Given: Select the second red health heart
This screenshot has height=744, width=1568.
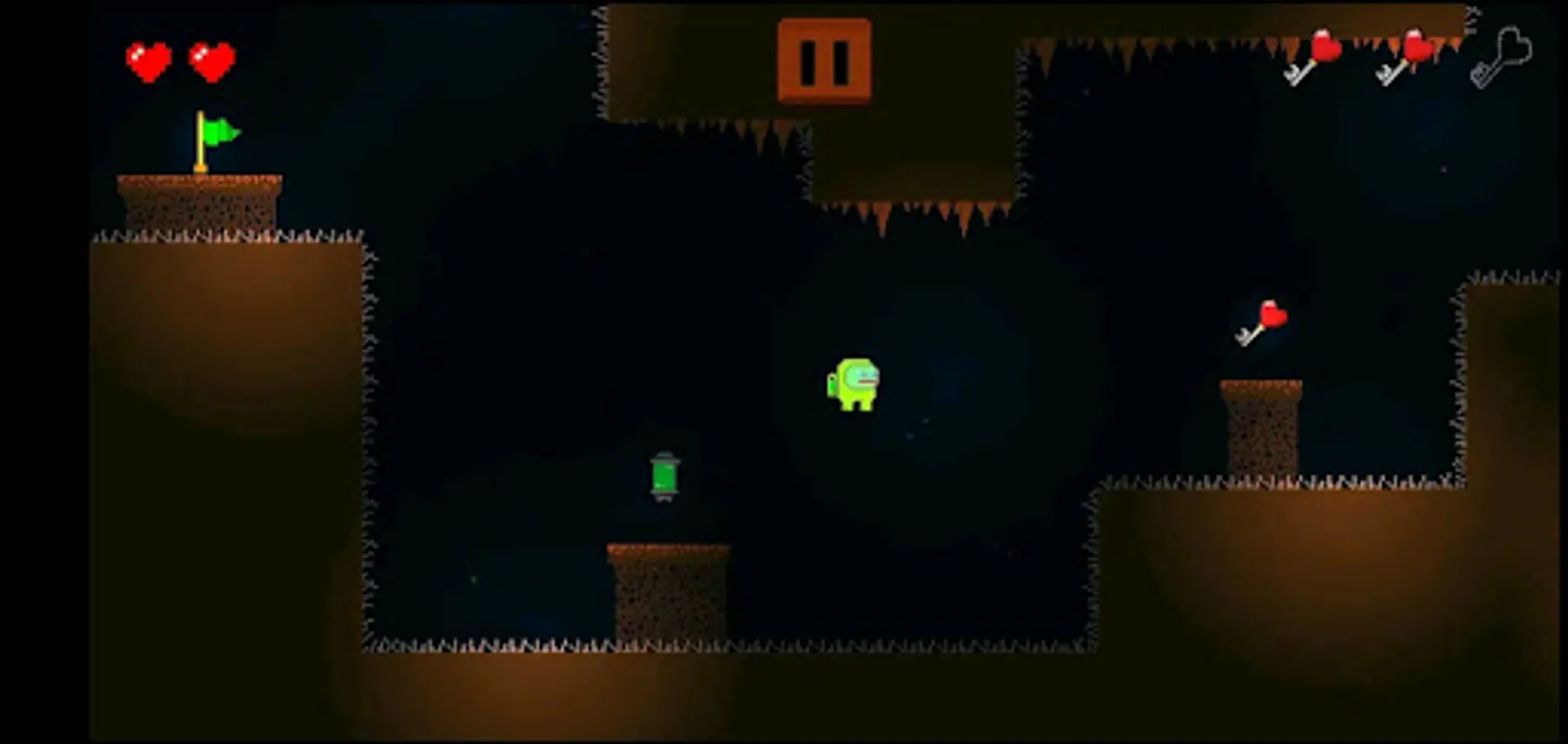Looking at the screenshot, I should pyautogui.click(x=211, y=60).
